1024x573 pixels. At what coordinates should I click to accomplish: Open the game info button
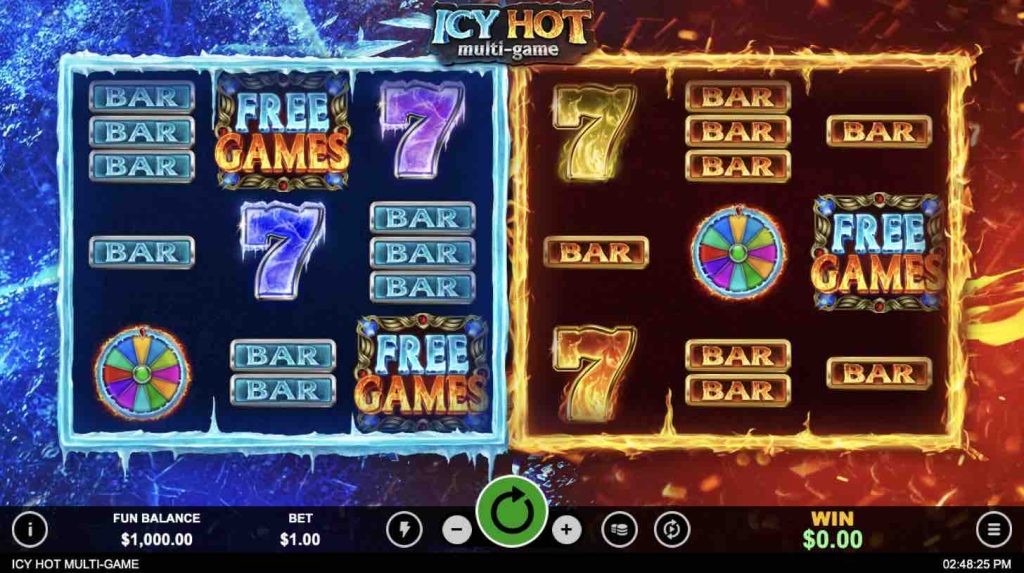[30, 529]
